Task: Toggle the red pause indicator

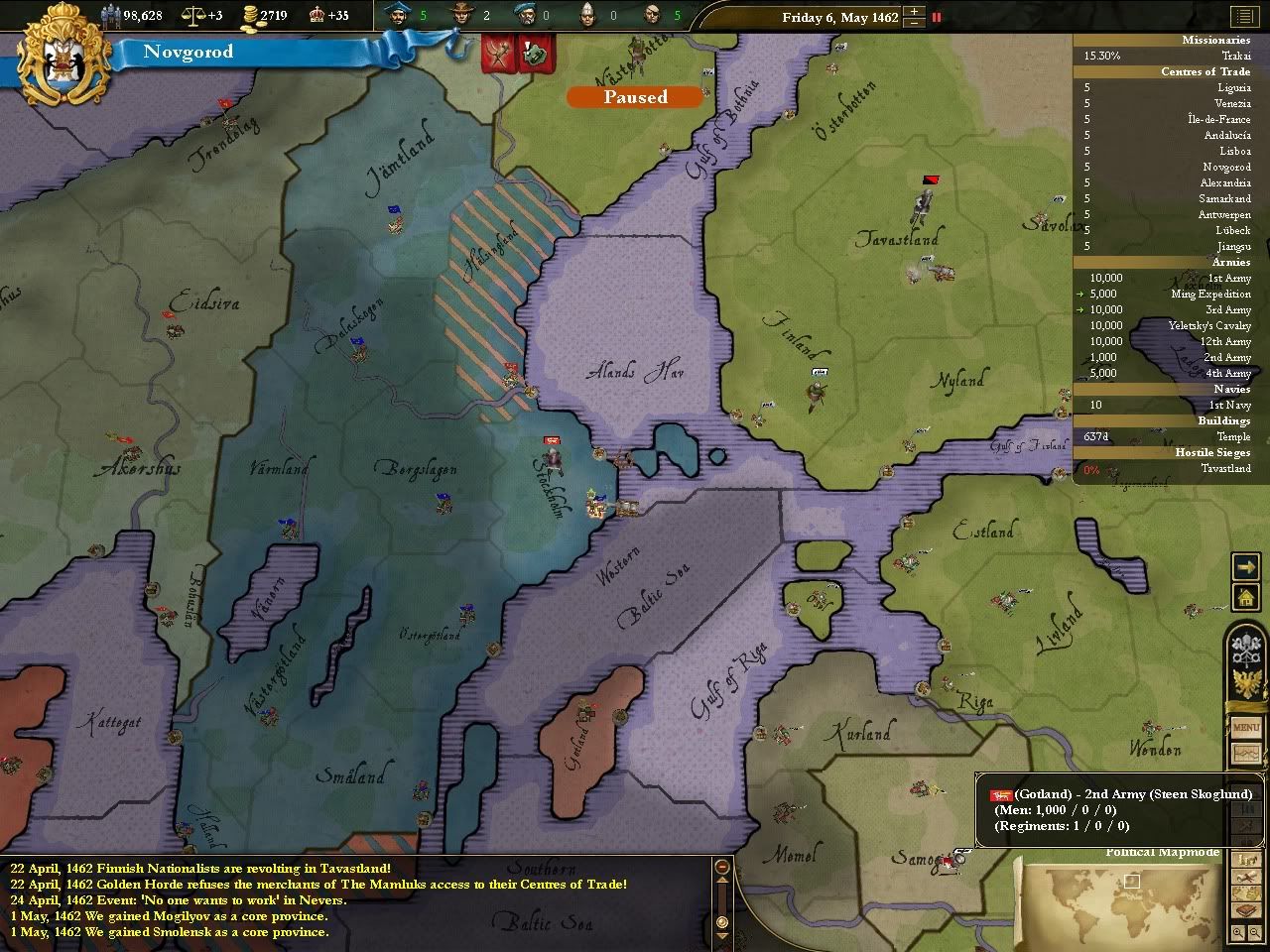Action: pos(936,17)
